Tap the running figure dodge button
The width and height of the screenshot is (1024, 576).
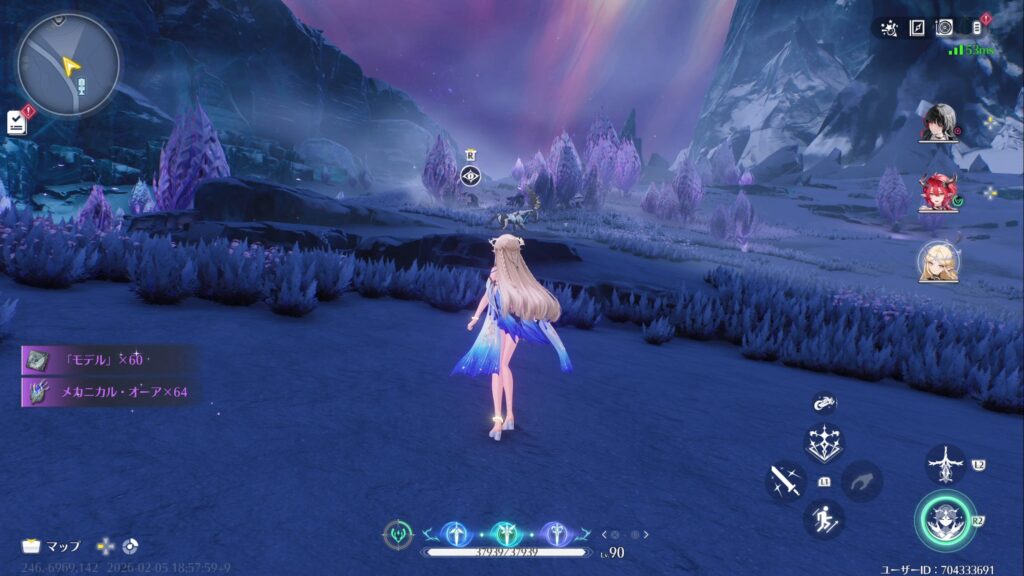(x=824, y=519)
